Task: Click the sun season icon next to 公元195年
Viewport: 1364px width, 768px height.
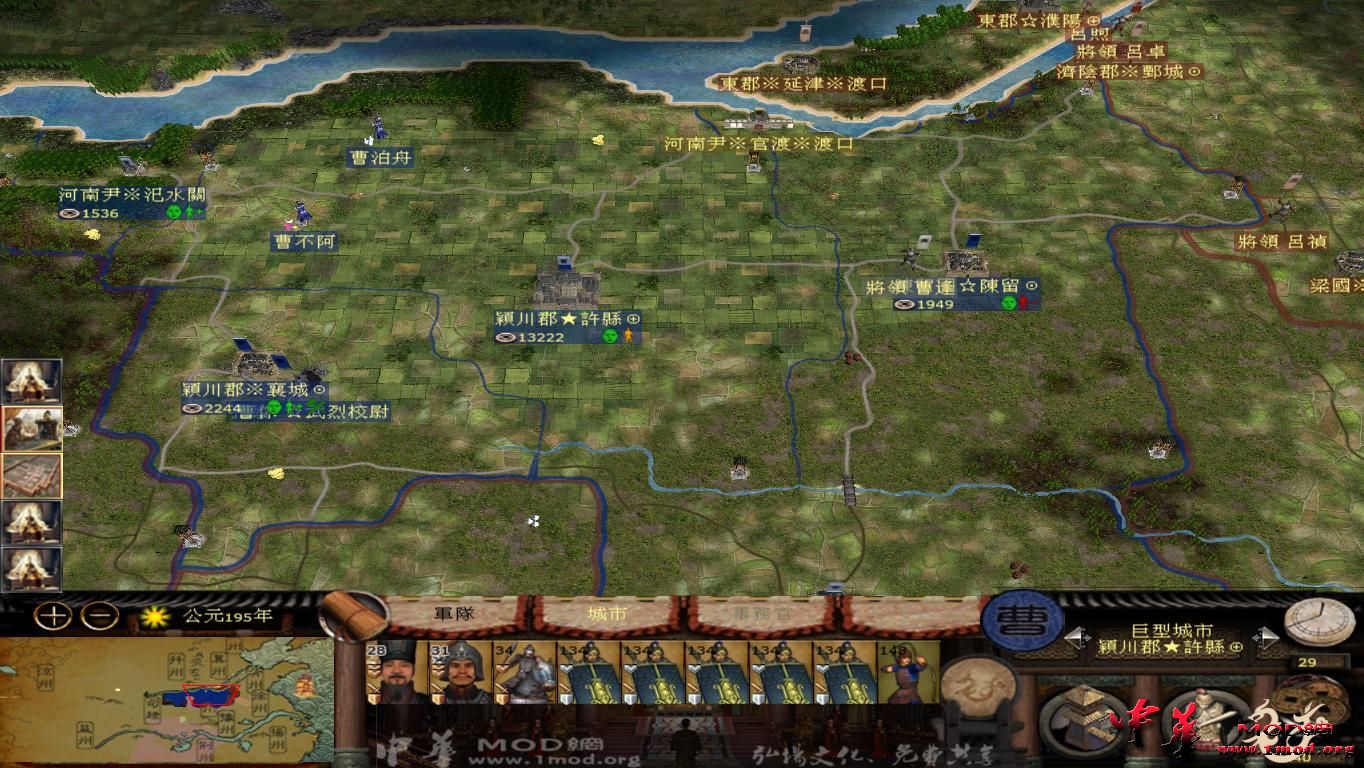Action: 155,616
